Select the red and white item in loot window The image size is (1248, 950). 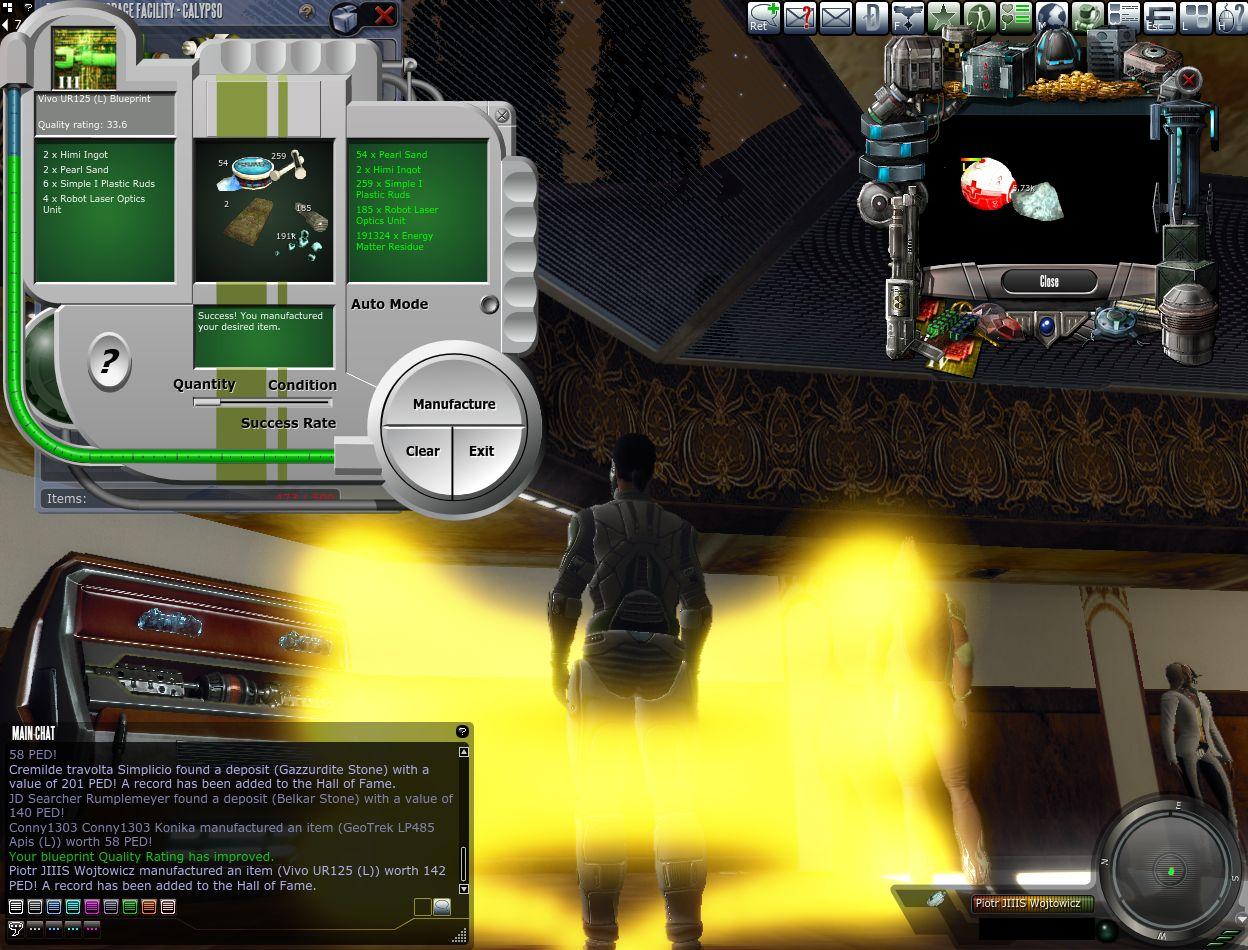pos(987,185)
